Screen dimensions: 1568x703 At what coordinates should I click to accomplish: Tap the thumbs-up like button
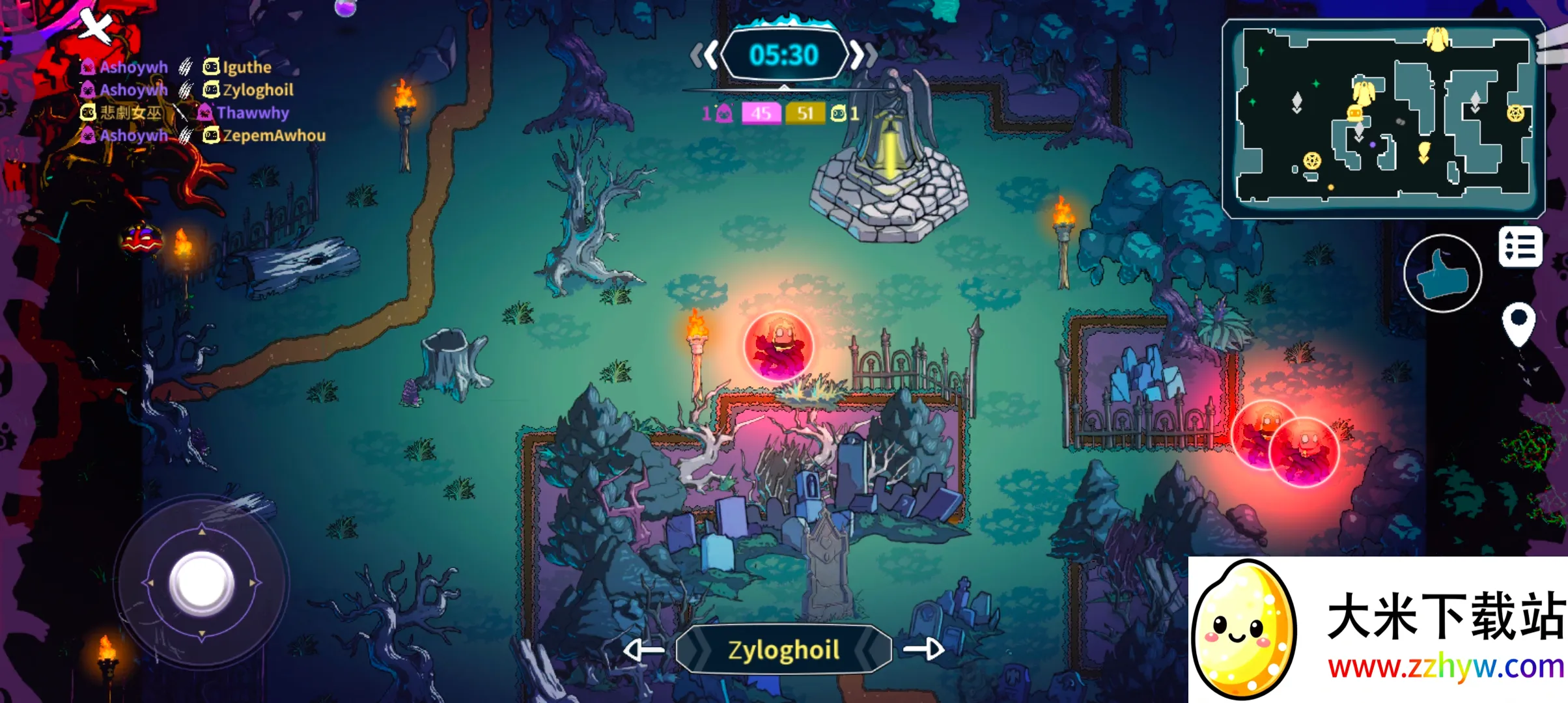click(x=1442, y=273)
